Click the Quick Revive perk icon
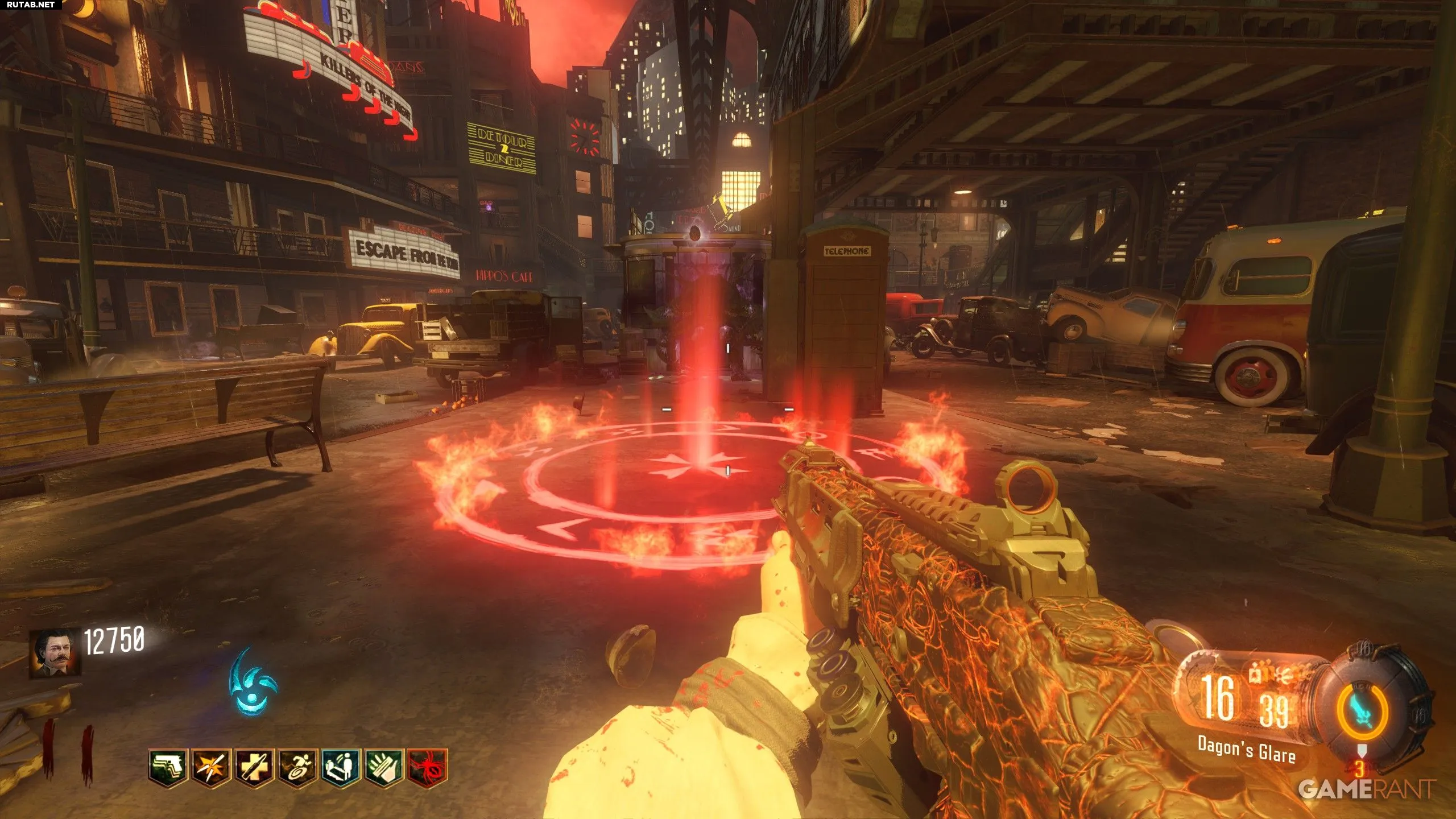Viewport: 1456px width, 819px height. 341,768
